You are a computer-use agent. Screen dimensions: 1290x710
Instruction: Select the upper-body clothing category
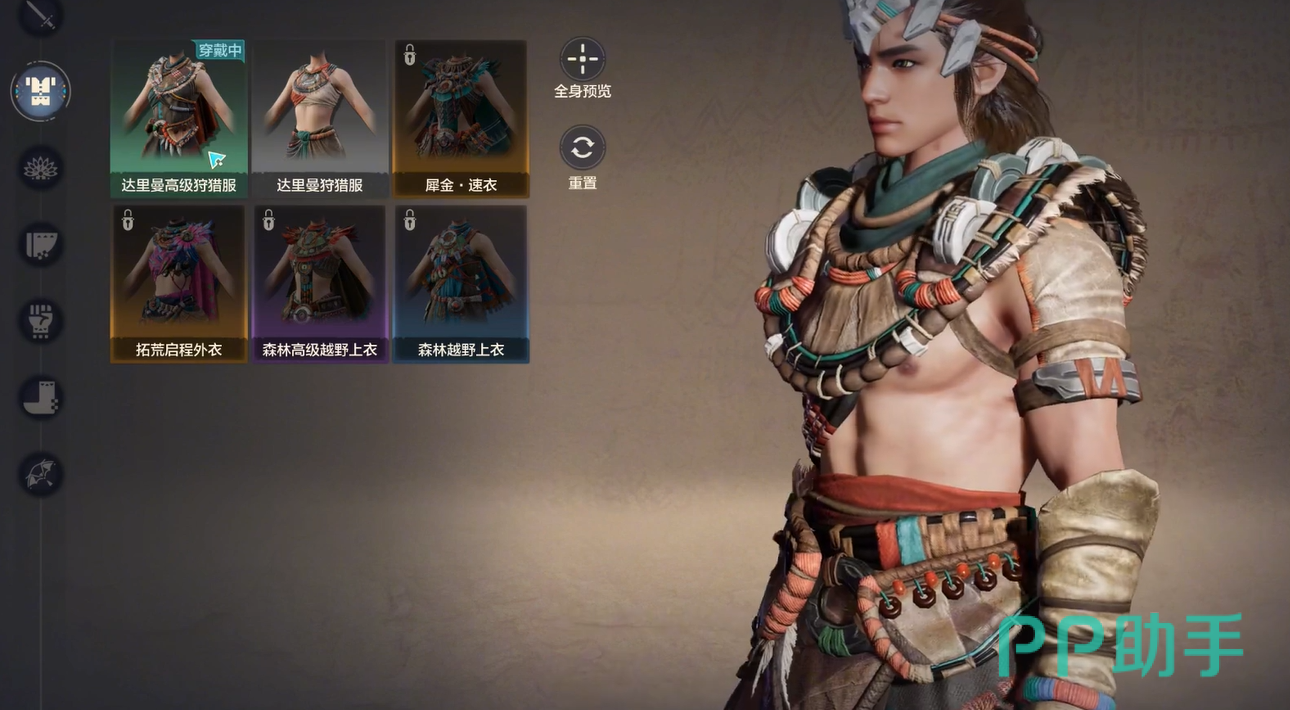pyautogui.click(x=41, y=91)
